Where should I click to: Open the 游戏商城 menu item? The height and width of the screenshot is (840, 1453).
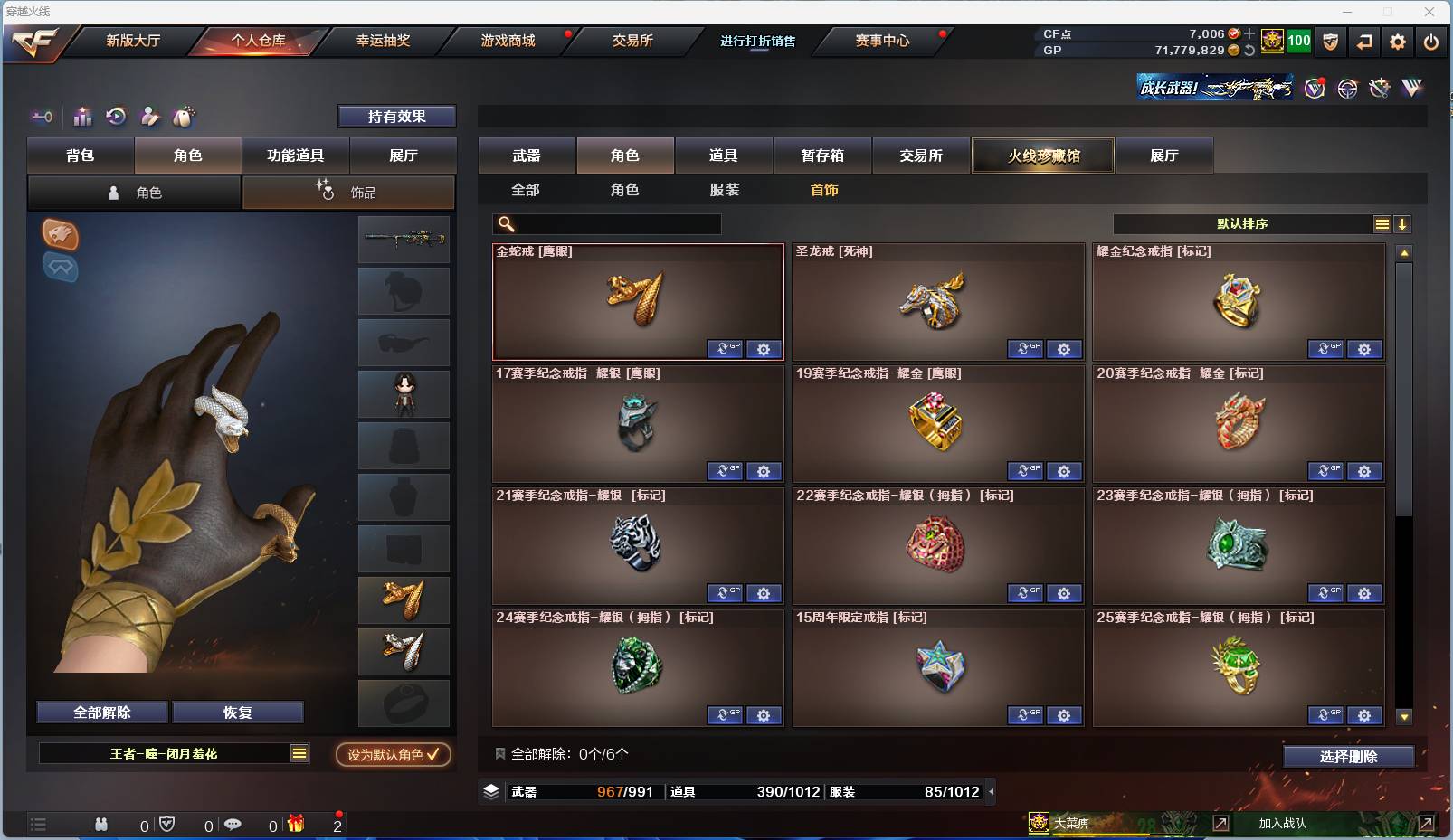pyautogui.click(x=507, y=41)
